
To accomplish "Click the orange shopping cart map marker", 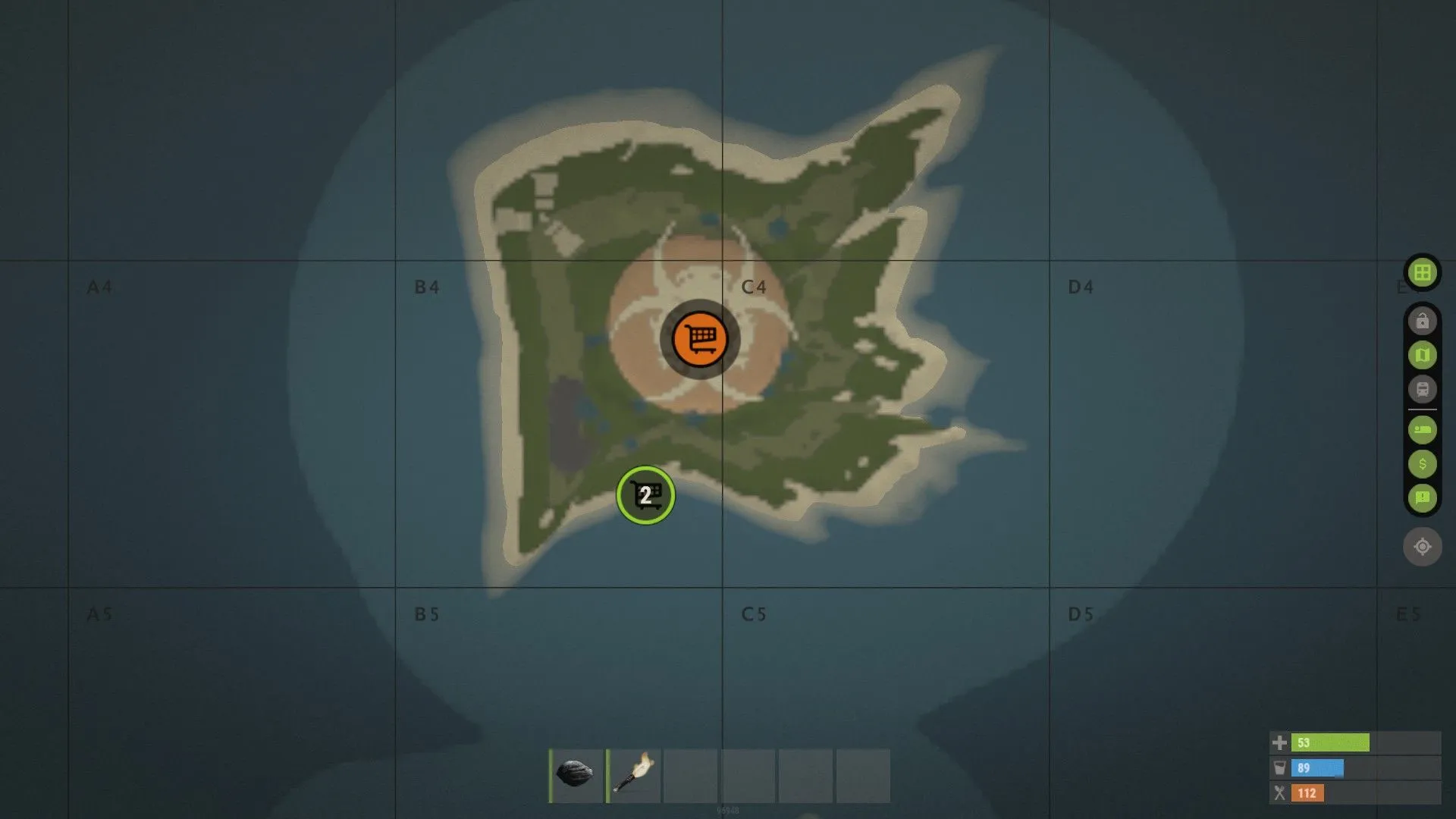I will [x=700, y=339].
